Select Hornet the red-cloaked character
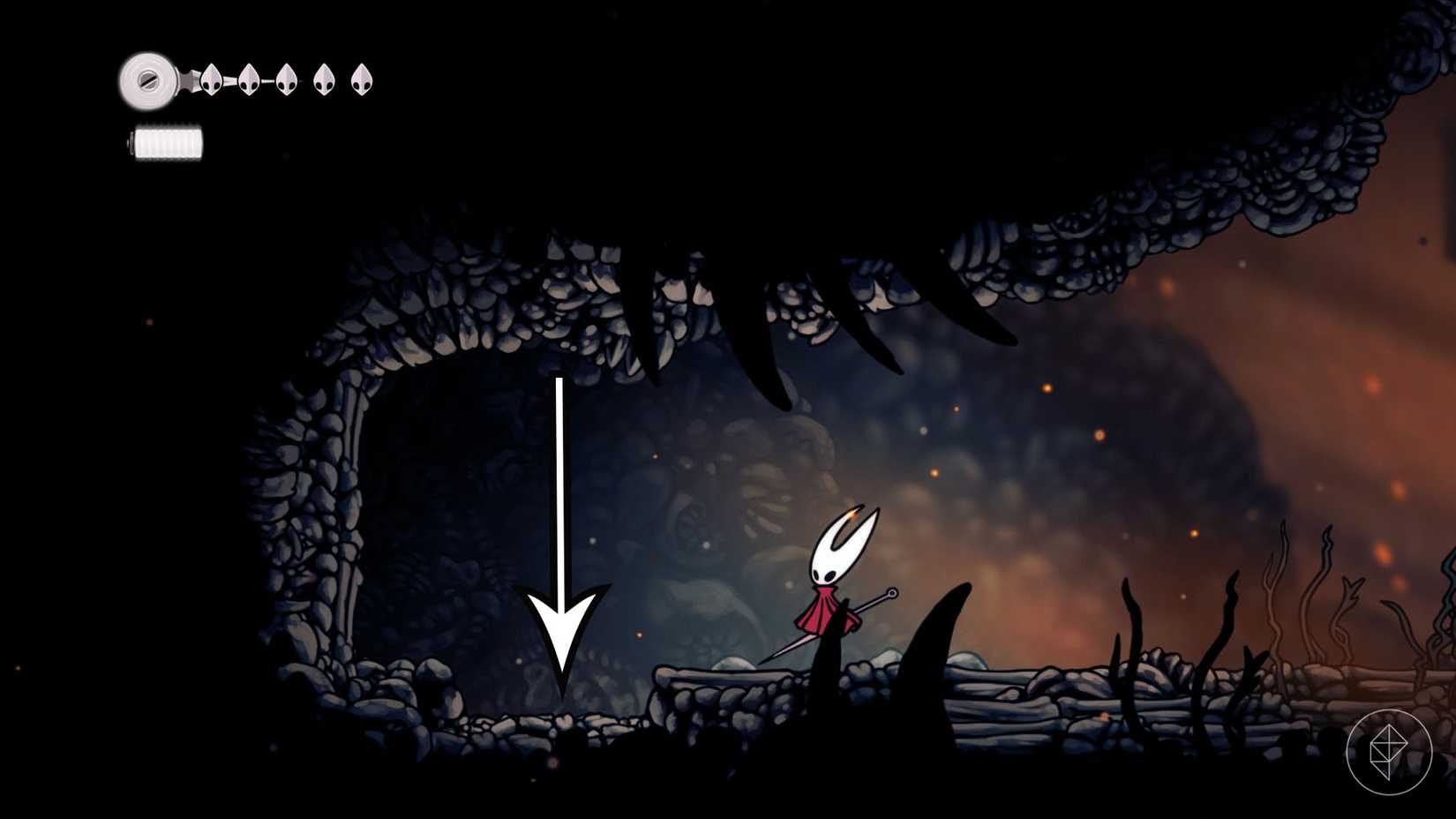 (x=834, y=582)
